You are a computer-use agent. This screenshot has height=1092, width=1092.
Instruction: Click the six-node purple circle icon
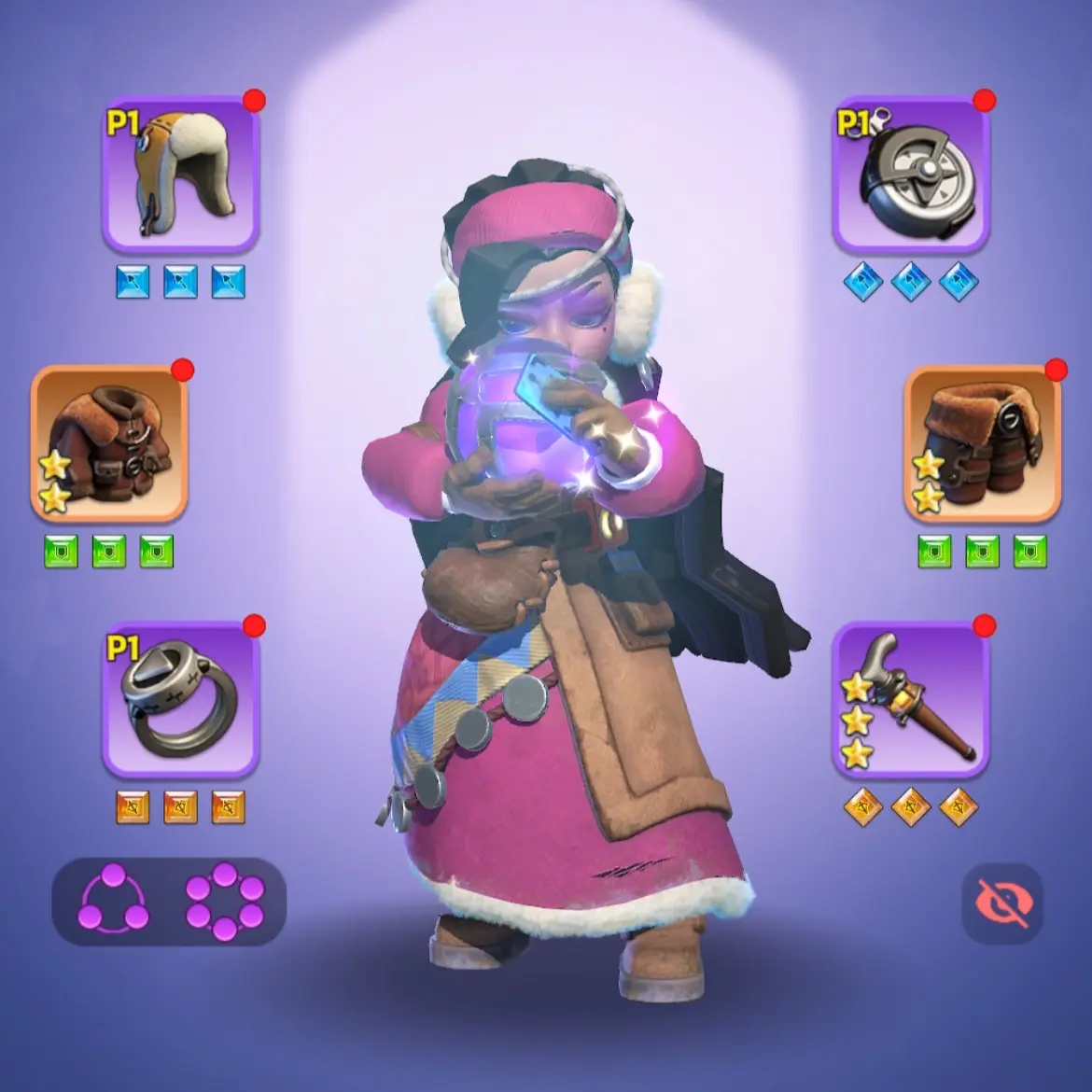tap(224, 902)
